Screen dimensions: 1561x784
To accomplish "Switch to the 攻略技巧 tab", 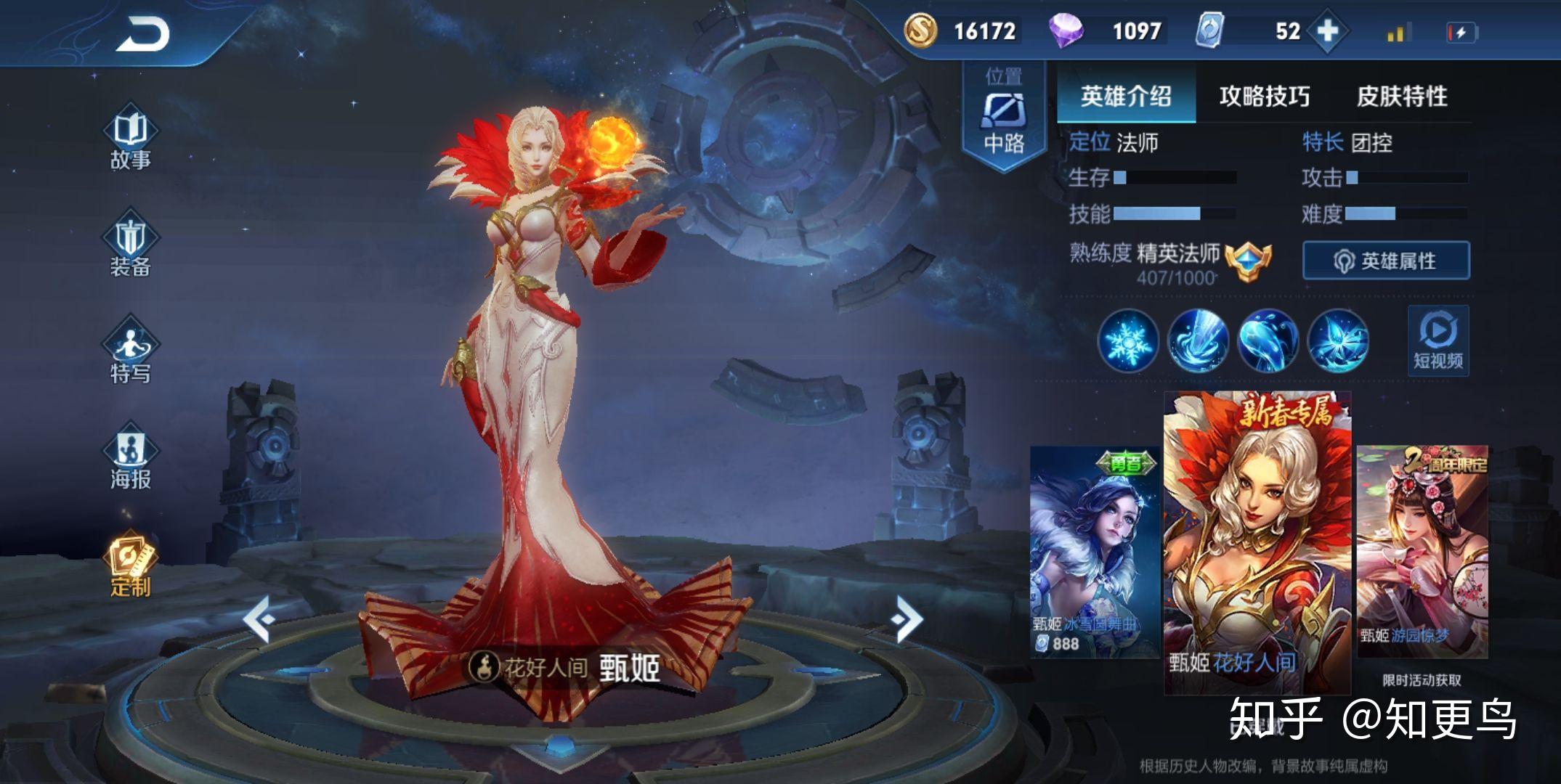I will 1264,96.
